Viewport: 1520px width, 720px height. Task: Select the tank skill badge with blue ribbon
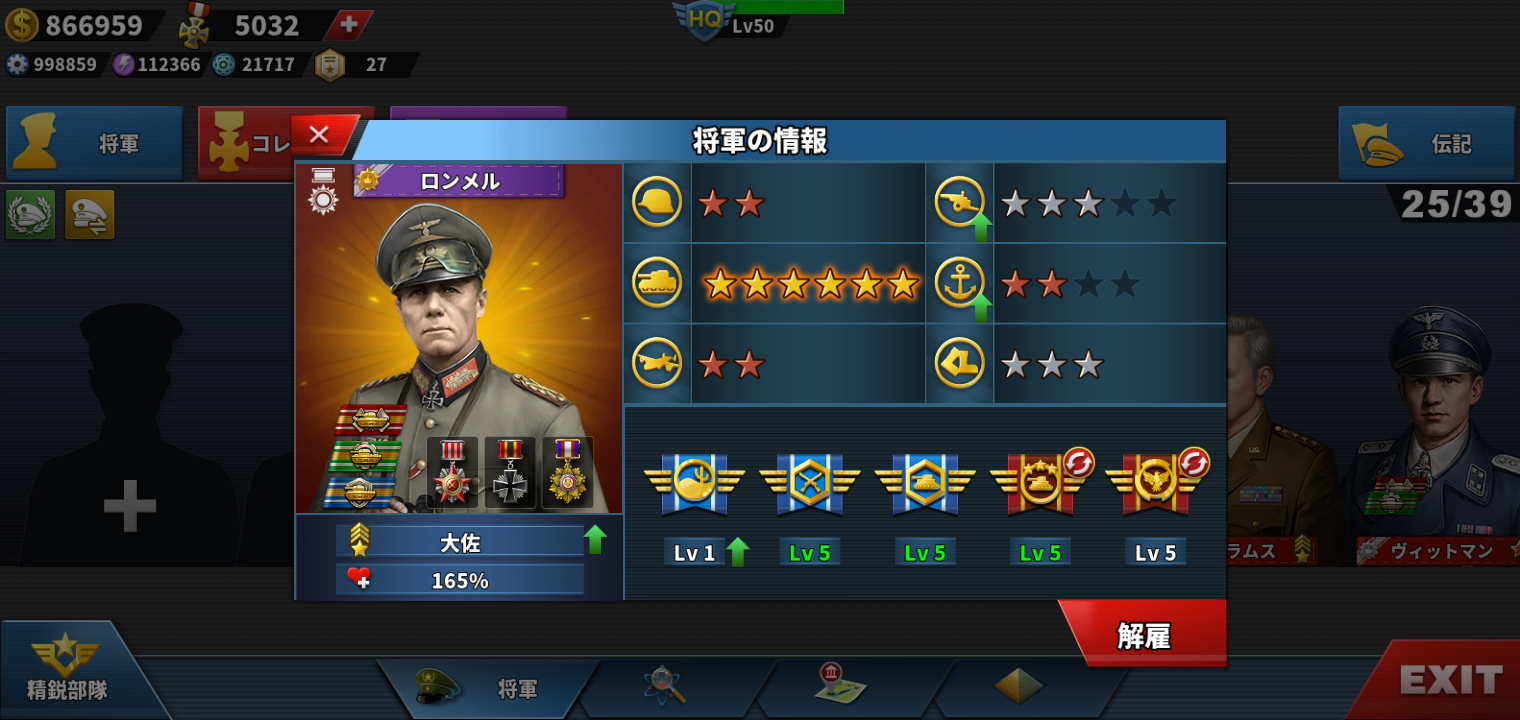925,483
